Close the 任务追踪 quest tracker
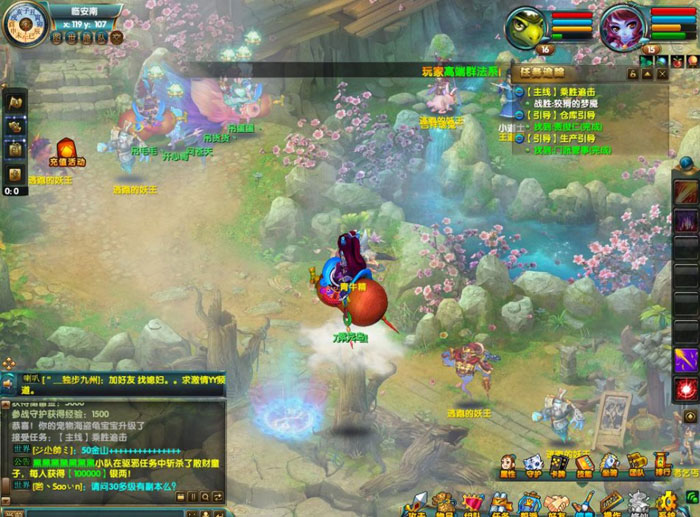700x517 pixels. [665, 72]
